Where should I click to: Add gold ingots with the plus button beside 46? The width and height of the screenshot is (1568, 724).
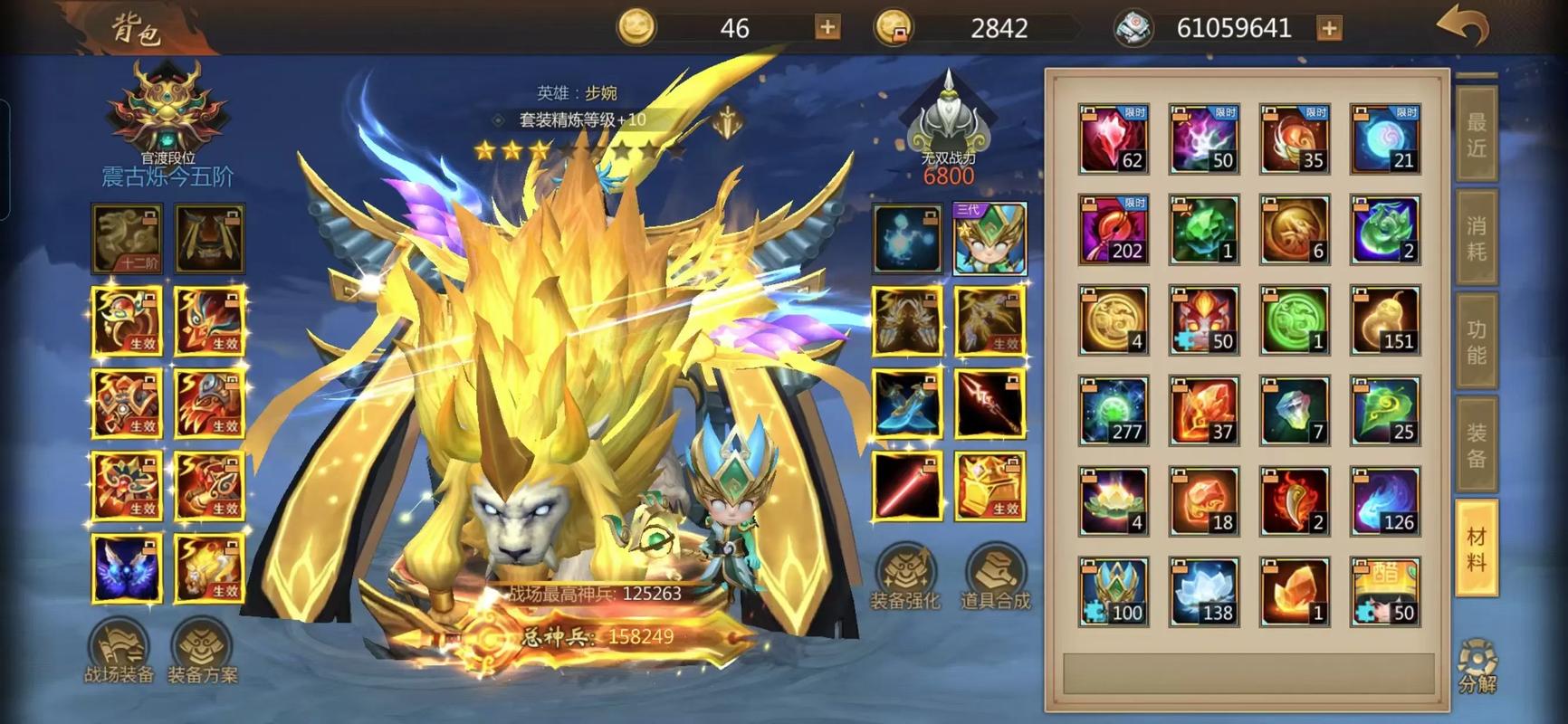coord(827,28)
